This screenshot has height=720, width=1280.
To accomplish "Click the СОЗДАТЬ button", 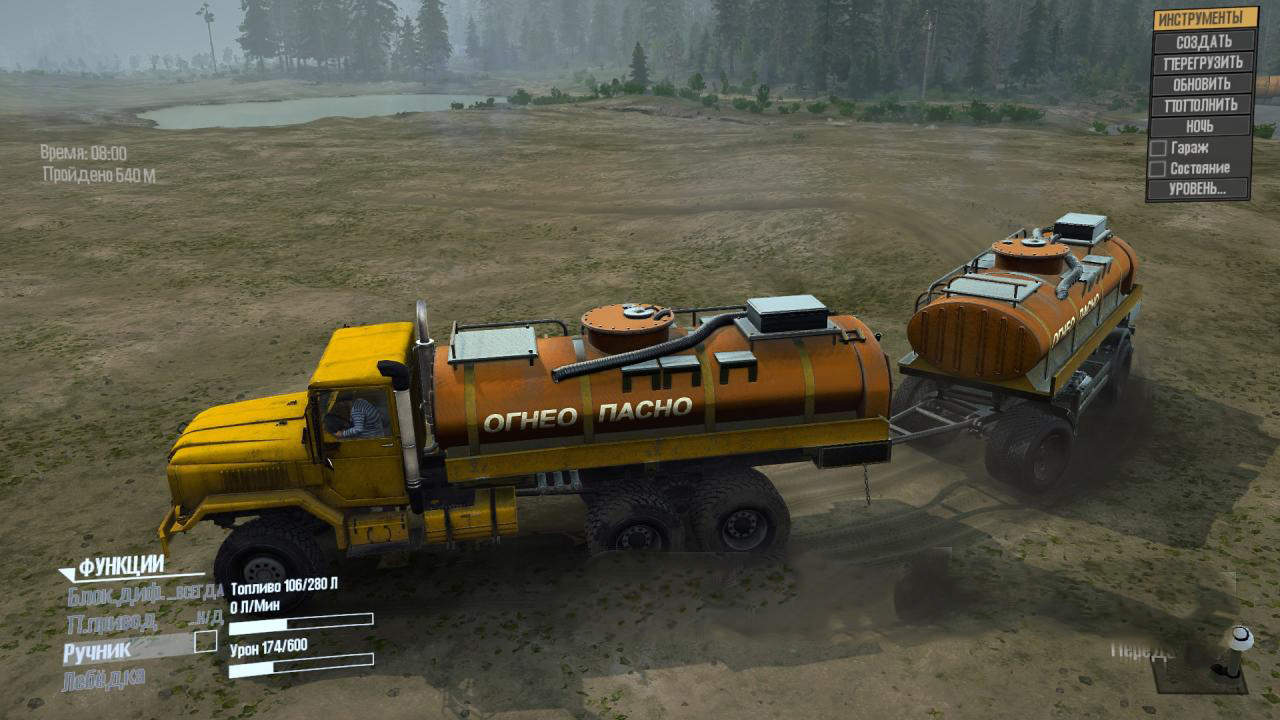I will click(x=1203, y=42).
